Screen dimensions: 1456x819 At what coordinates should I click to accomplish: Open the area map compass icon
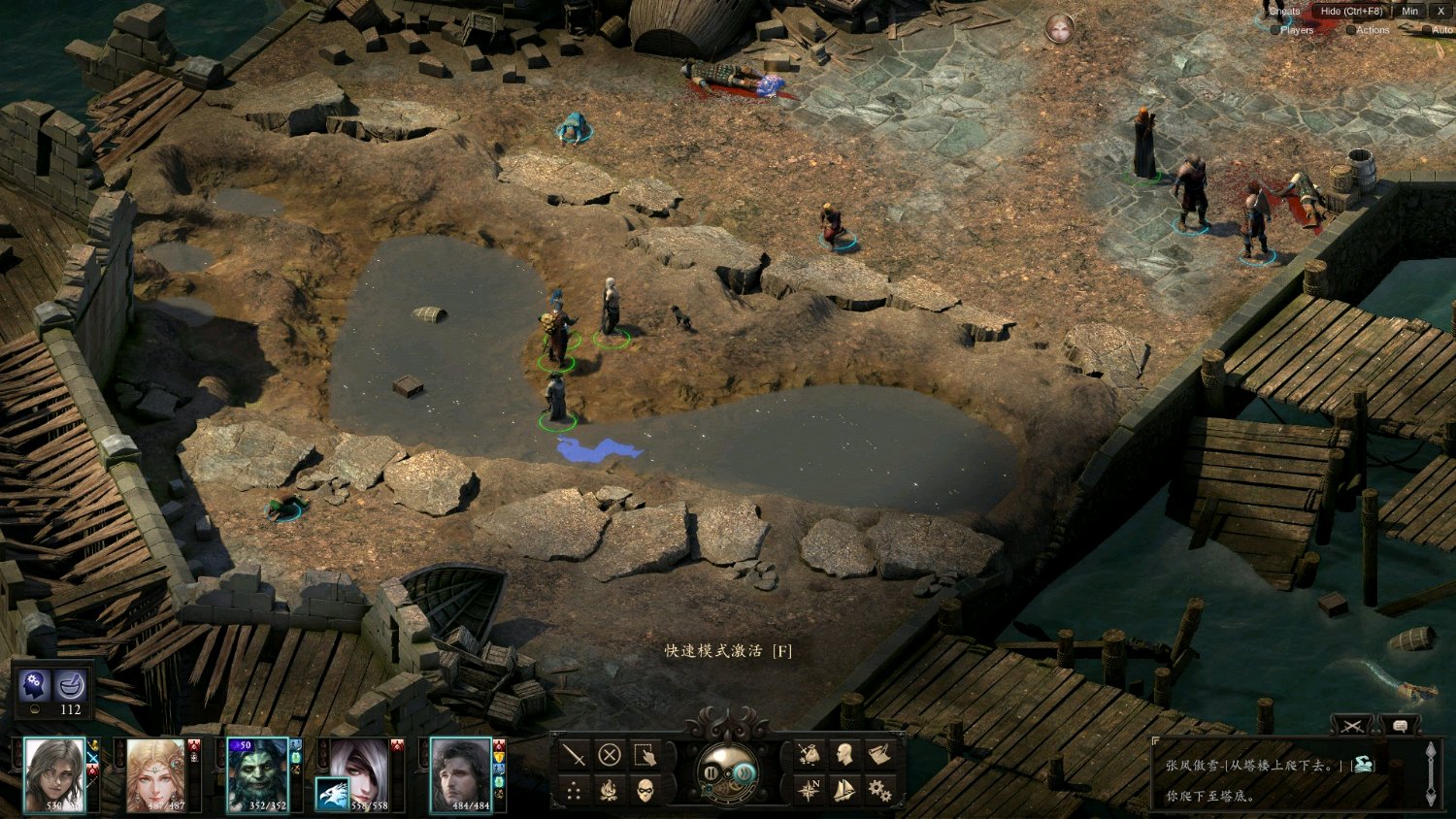point(809,791)
